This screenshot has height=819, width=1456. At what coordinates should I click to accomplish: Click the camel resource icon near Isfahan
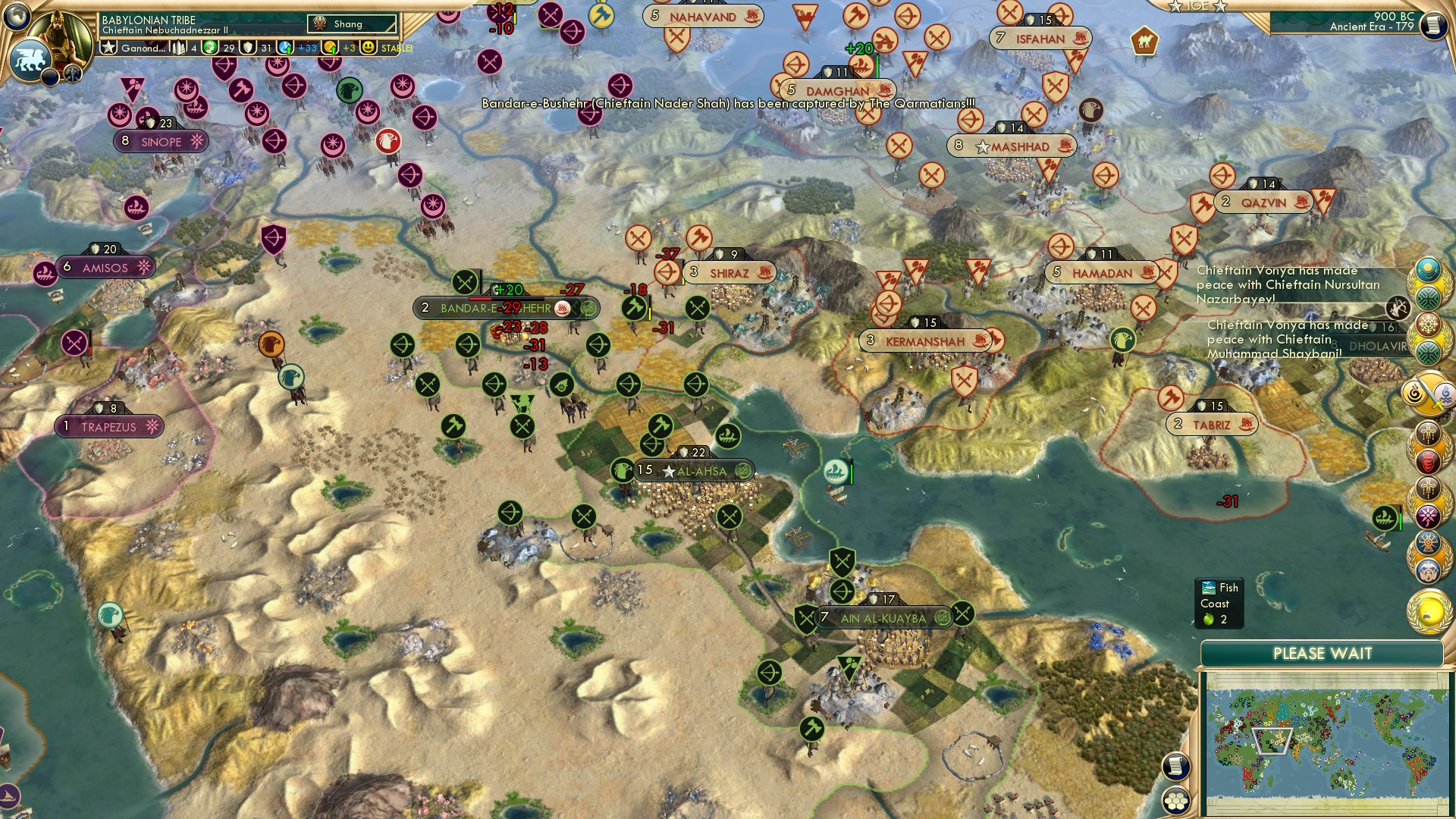point(1146,41)
